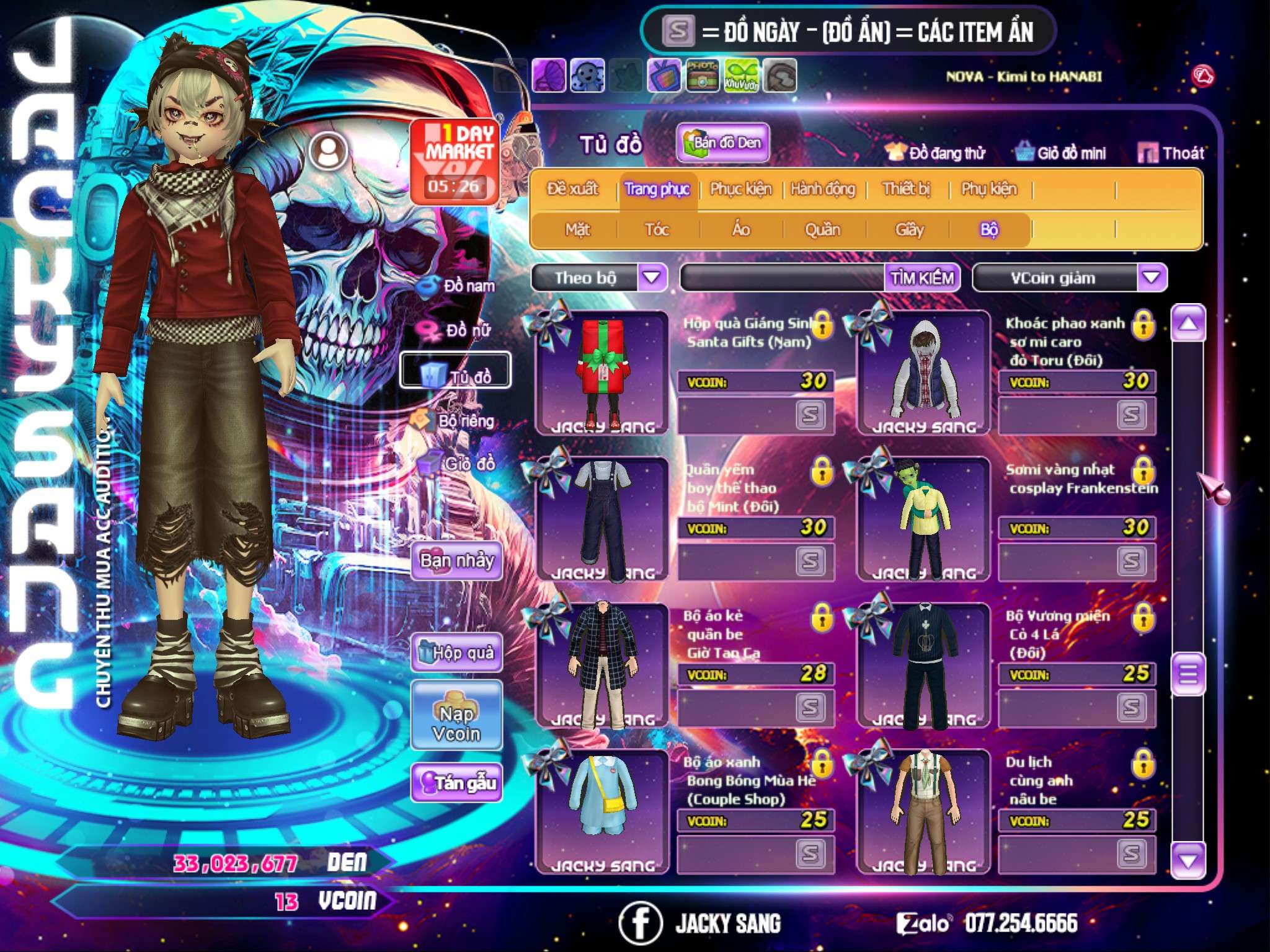This screenshot has height=952, width=1270.
Task: Focus the item search text field
Action: (x=783, y=278)
